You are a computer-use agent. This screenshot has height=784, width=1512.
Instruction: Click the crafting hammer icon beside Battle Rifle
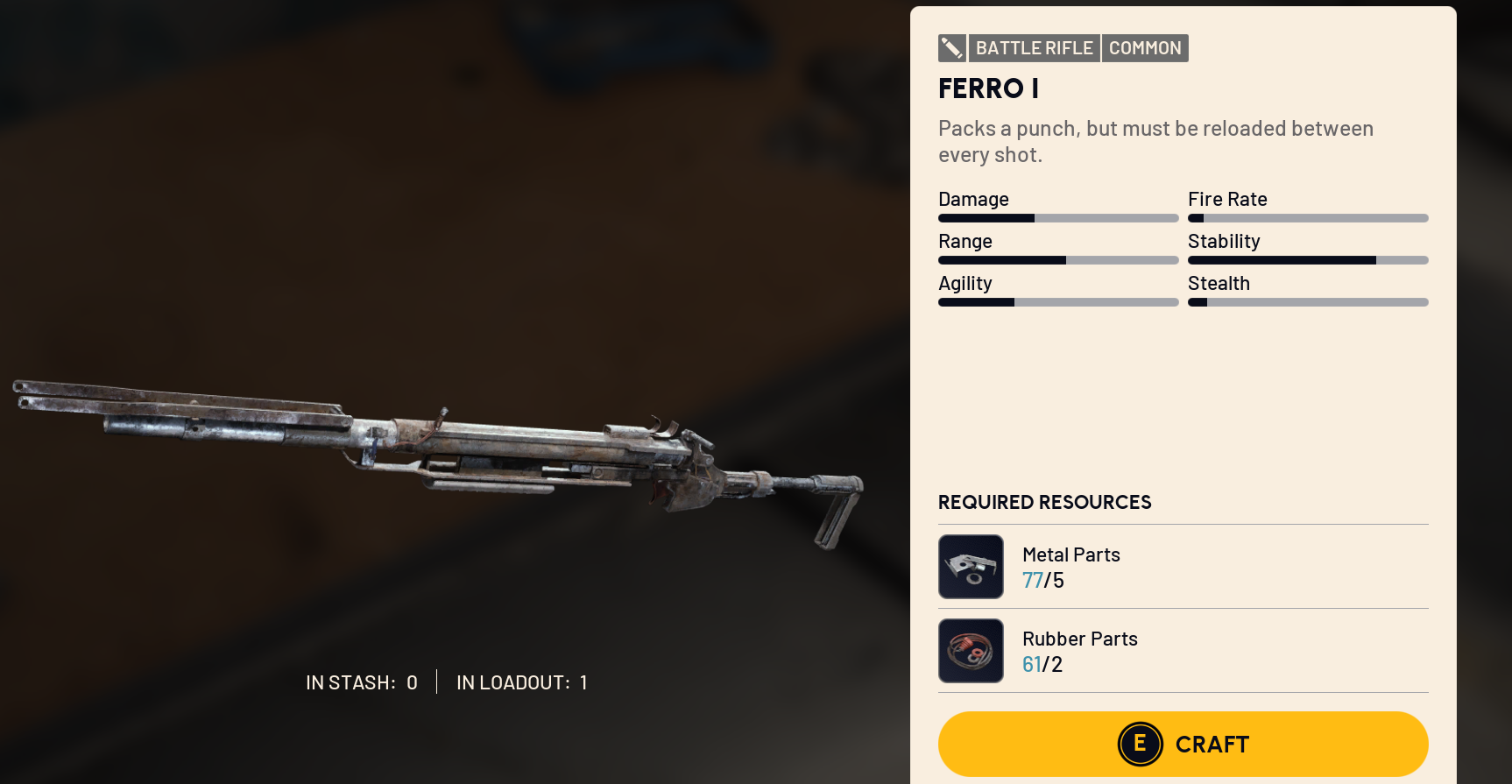952,48
